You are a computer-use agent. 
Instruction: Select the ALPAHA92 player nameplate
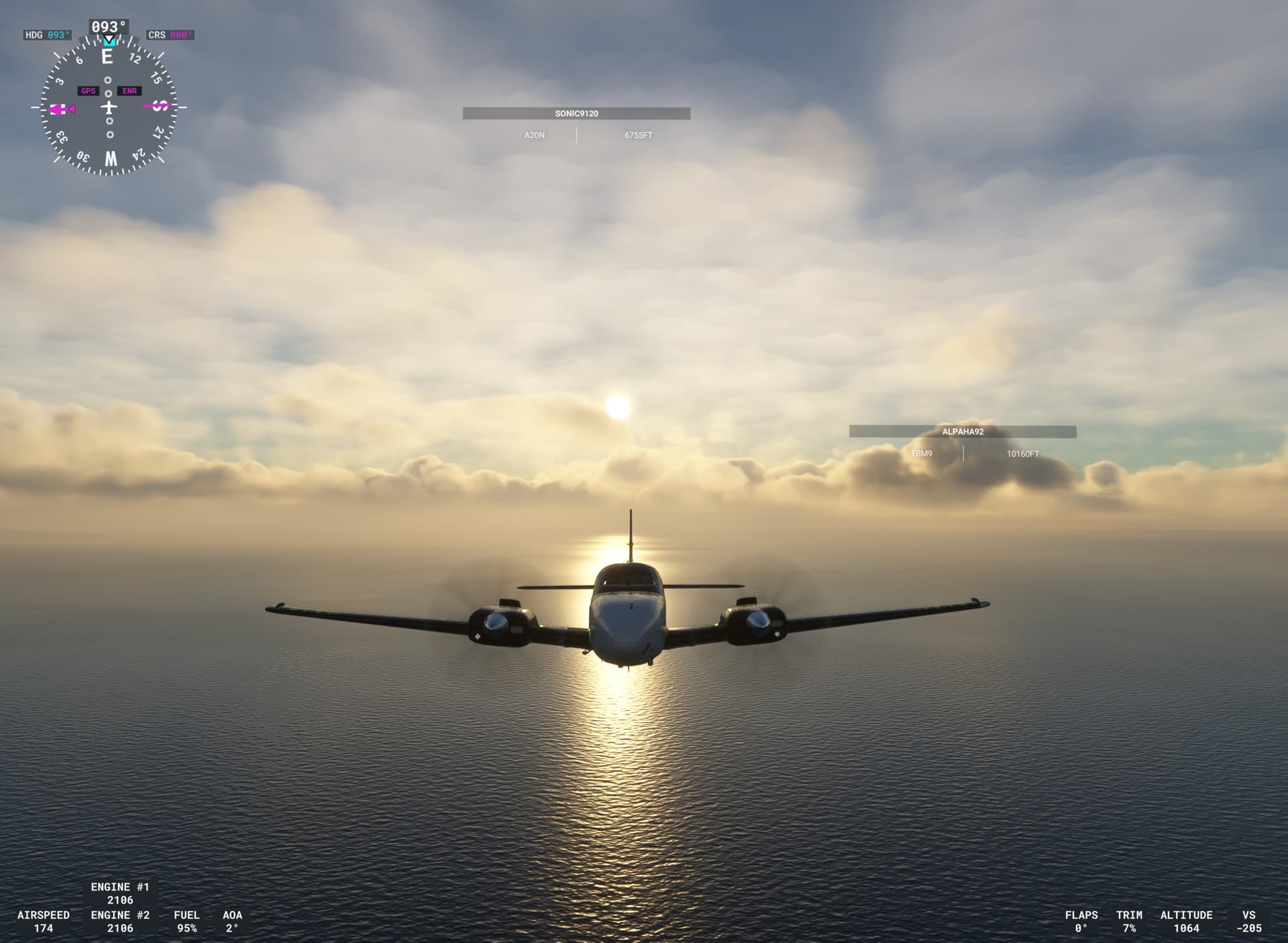(x=963, y=431)
